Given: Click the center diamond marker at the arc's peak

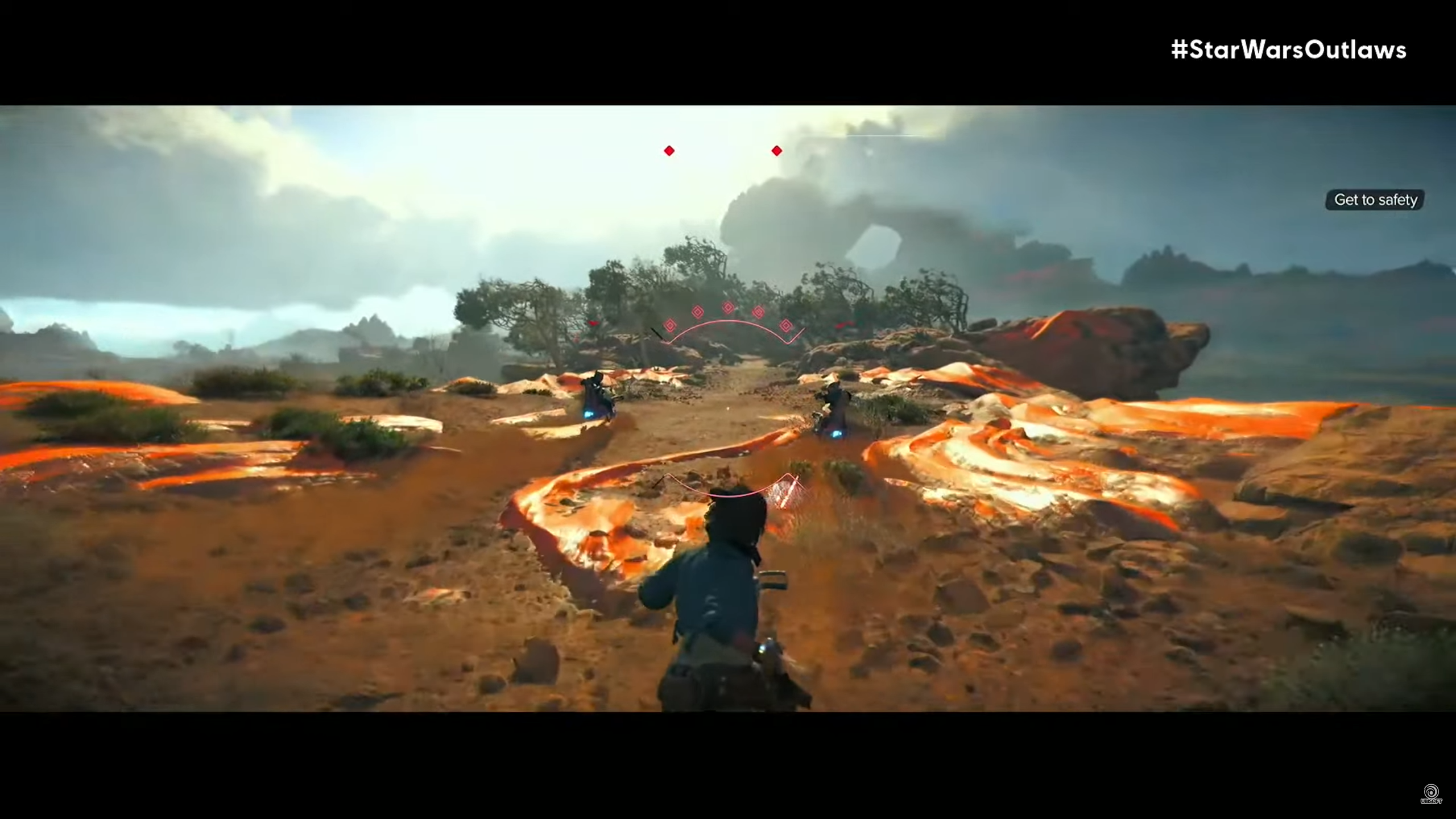Looking at the screenshot, I should [728, 307].
